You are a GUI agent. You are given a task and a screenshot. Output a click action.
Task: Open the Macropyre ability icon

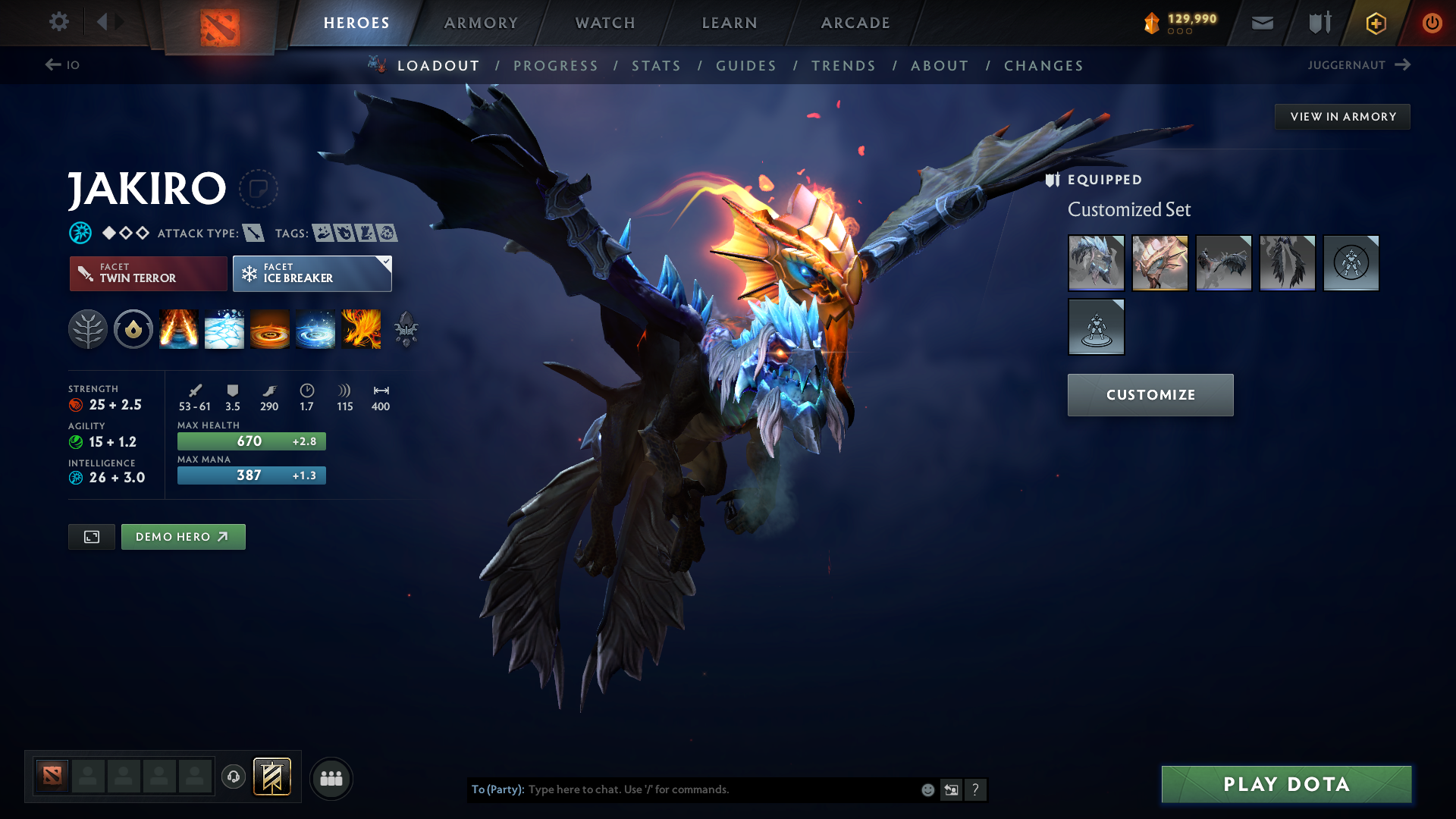click(x=362, y=329)
